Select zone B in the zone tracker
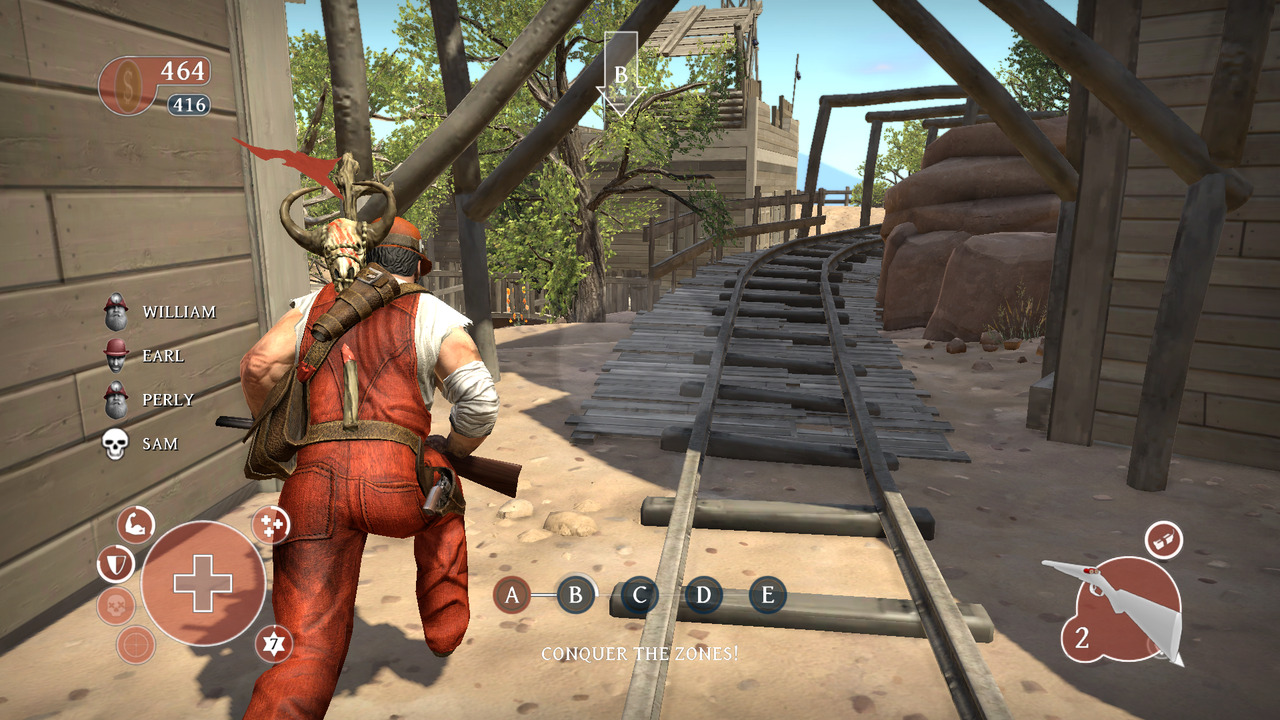Image resolution: width=1280 pixels, height=720 pixels. 575,597
